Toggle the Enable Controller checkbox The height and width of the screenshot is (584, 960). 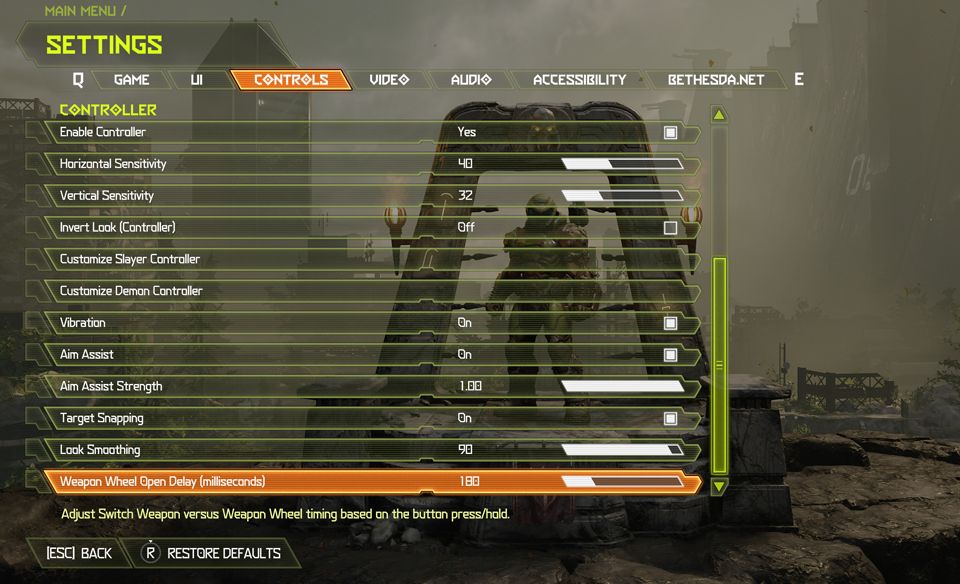coord(670,132)
